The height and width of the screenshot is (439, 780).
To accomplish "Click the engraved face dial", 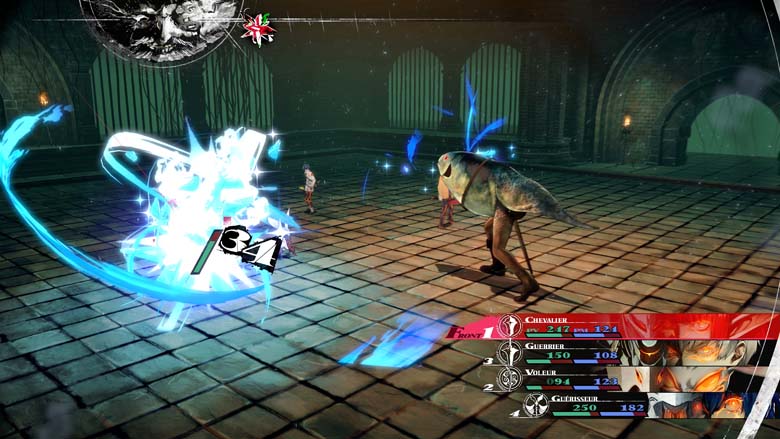I will click(162, 27).
